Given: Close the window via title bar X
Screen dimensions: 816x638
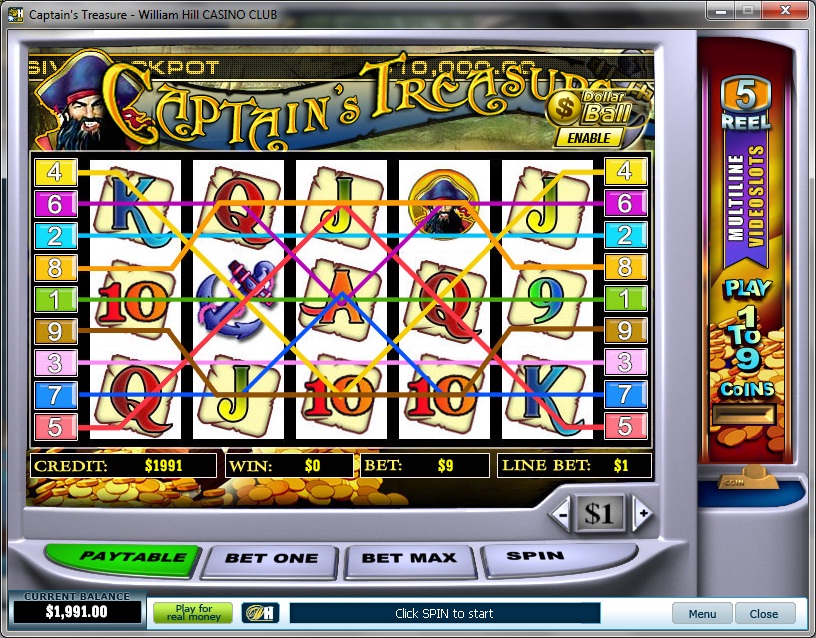Looking at the screenshot, I should (x=784, y=12).
